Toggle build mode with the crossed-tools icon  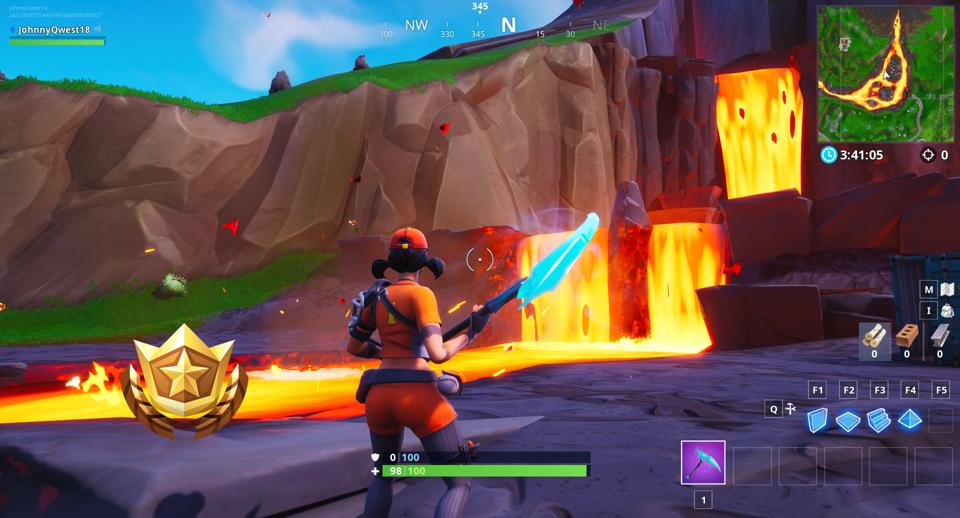790,408
